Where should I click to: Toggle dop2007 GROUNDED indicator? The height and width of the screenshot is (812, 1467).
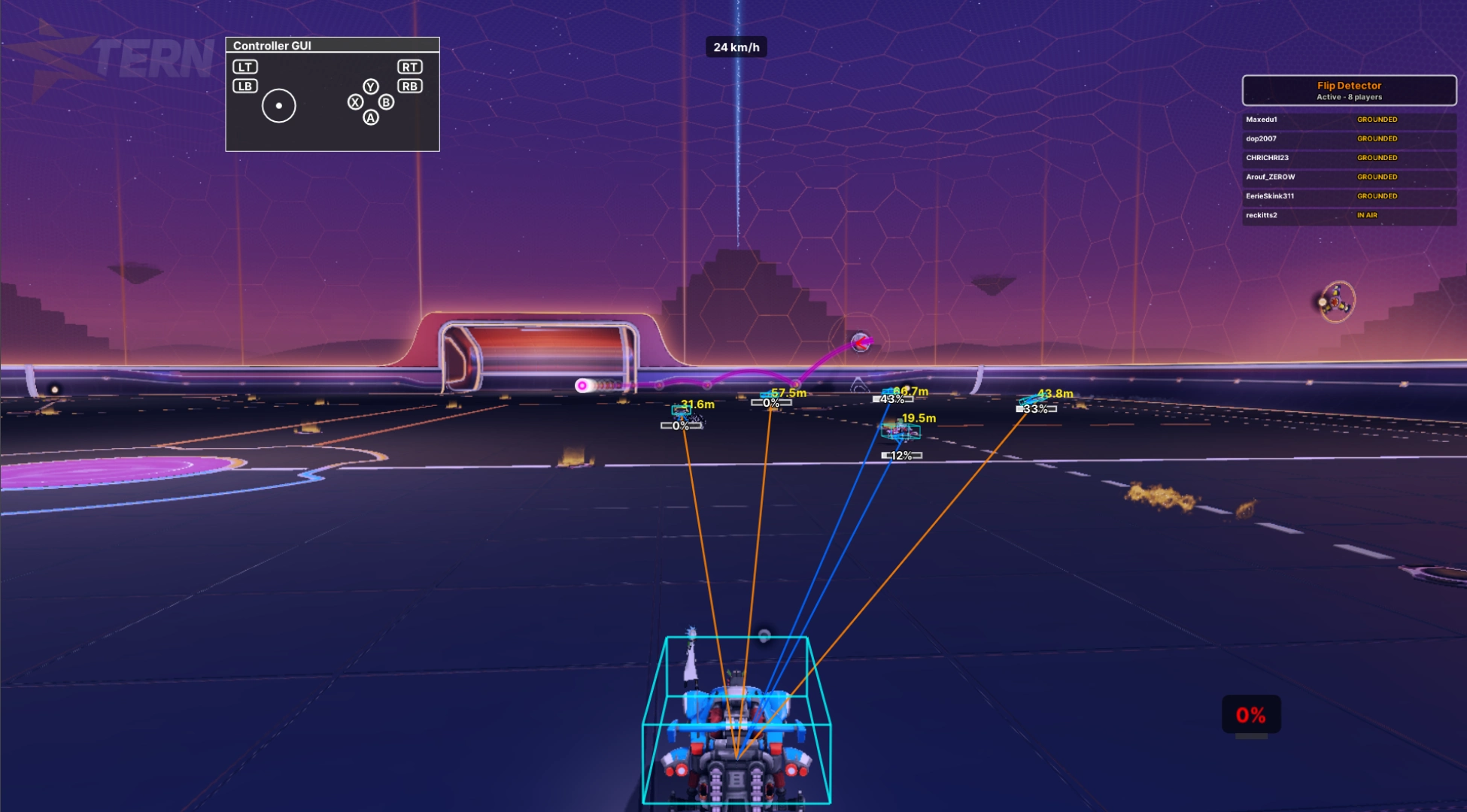(x=1377, y=138)
